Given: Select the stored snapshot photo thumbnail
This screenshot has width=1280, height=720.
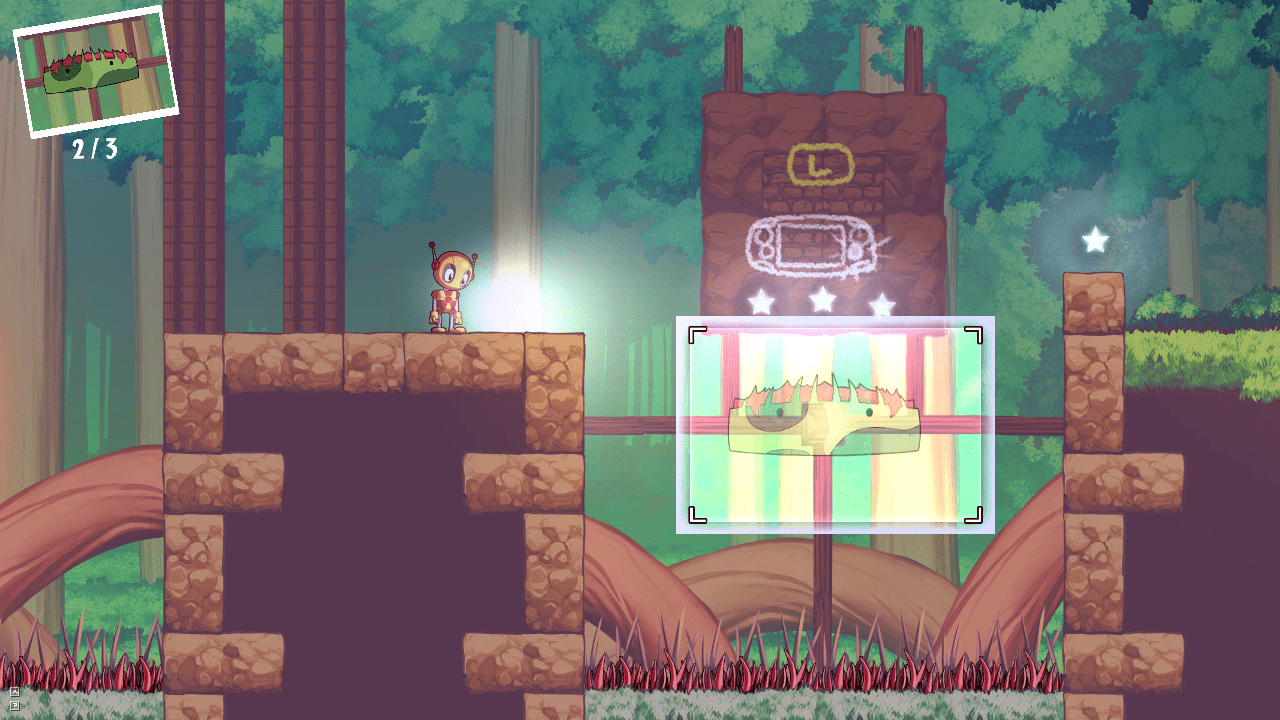Looking at the screenshot, I should pyautogui.click(x=95, y=71).
